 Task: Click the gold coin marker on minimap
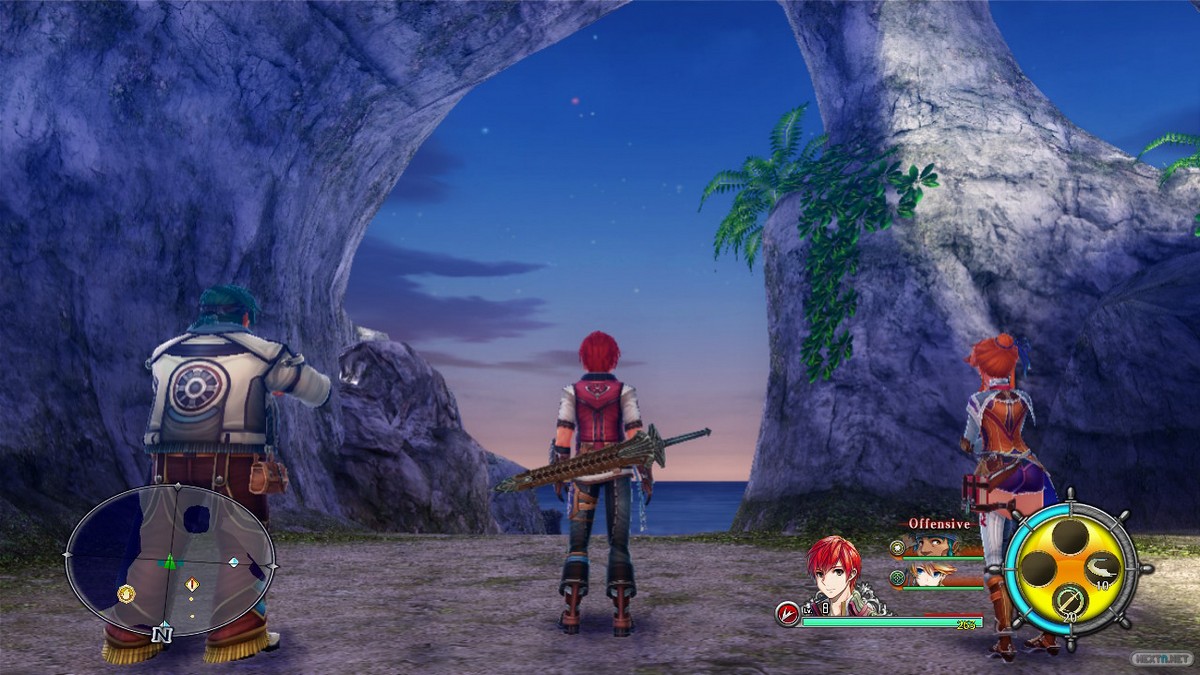click(126, 594)
